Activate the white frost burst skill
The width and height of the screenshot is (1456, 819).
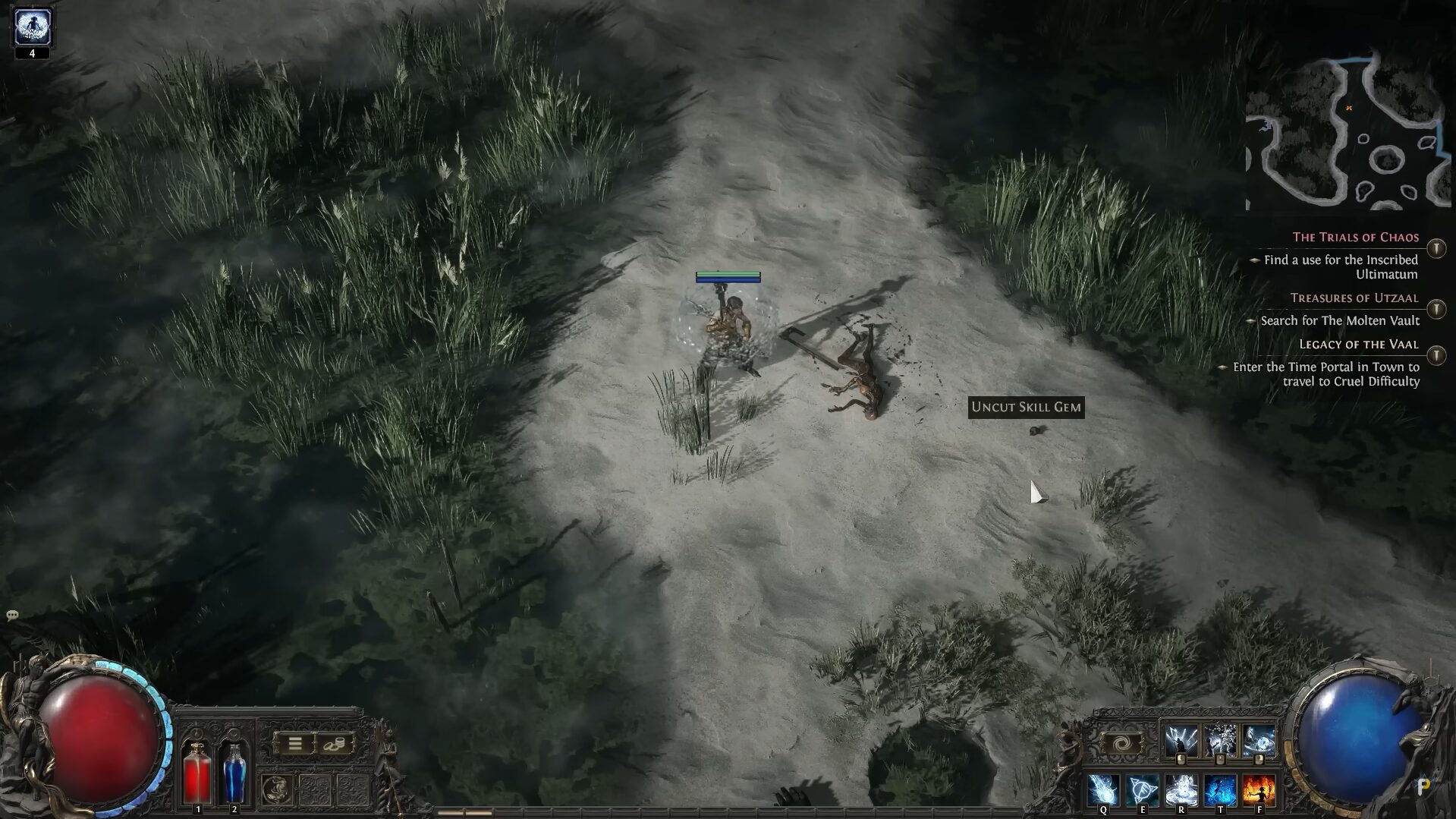[1181, 789]
